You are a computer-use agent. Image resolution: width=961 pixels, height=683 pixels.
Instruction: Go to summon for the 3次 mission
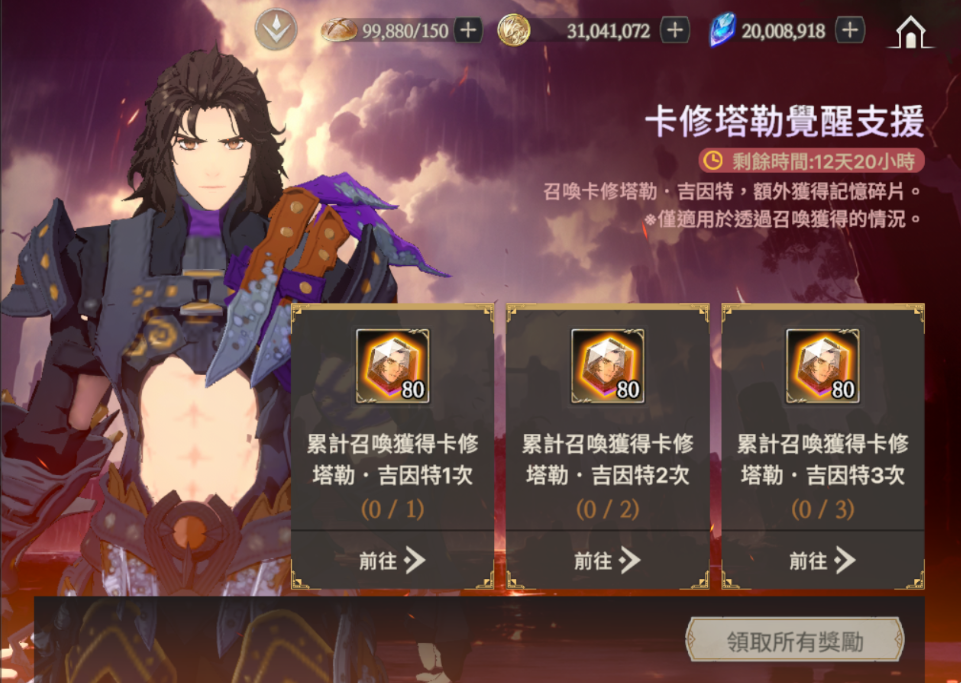click(x=822, y=561)
